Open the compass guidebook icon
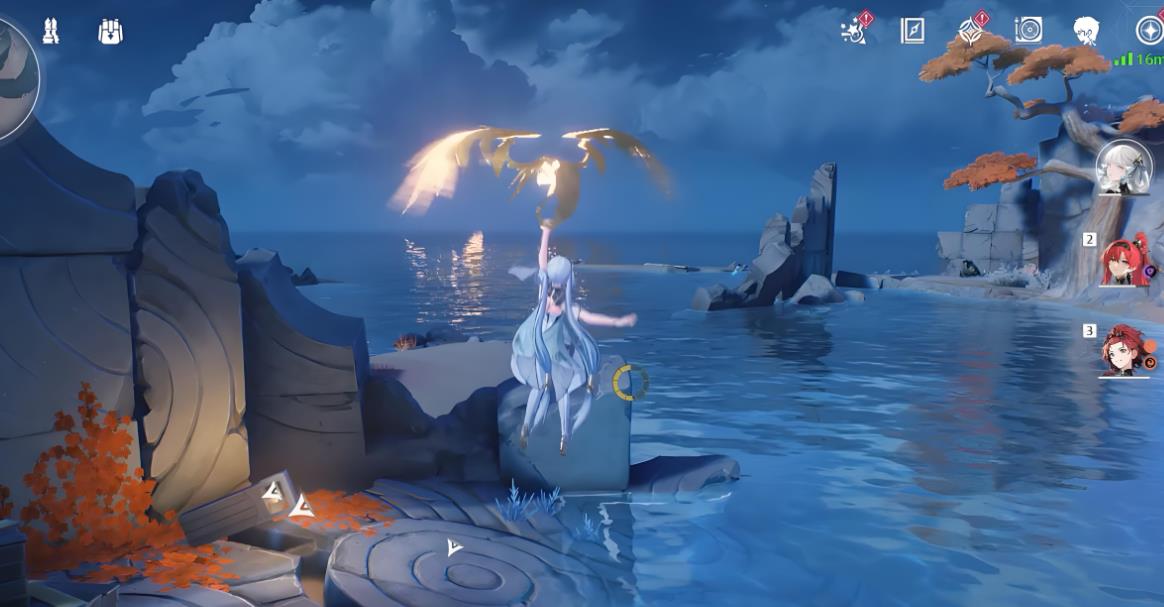 (x=912, y=31)
